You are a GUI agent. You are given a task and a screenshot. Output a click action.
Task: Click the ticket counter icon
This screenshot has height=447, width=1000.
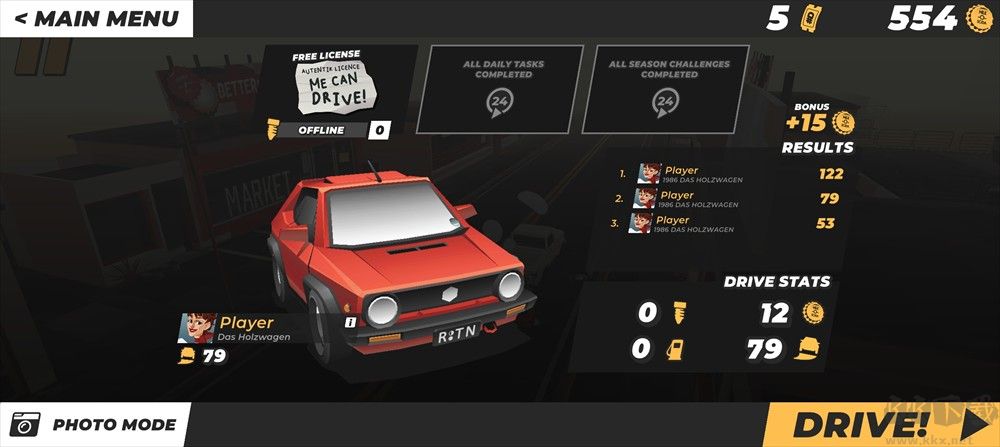tap(810, 19)
